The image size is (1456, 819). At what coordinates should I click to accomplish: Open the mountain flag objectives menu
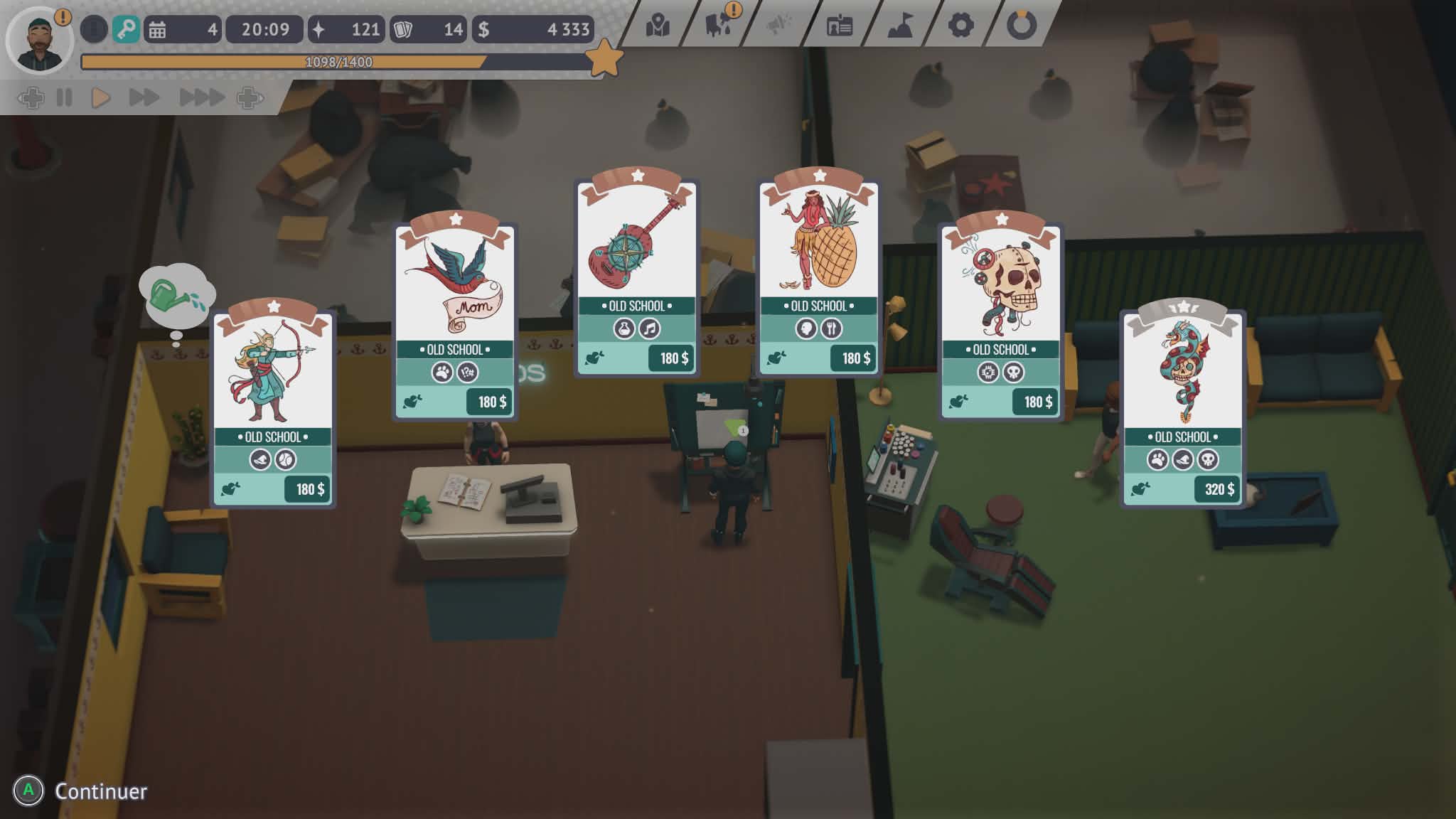(900, 26)
